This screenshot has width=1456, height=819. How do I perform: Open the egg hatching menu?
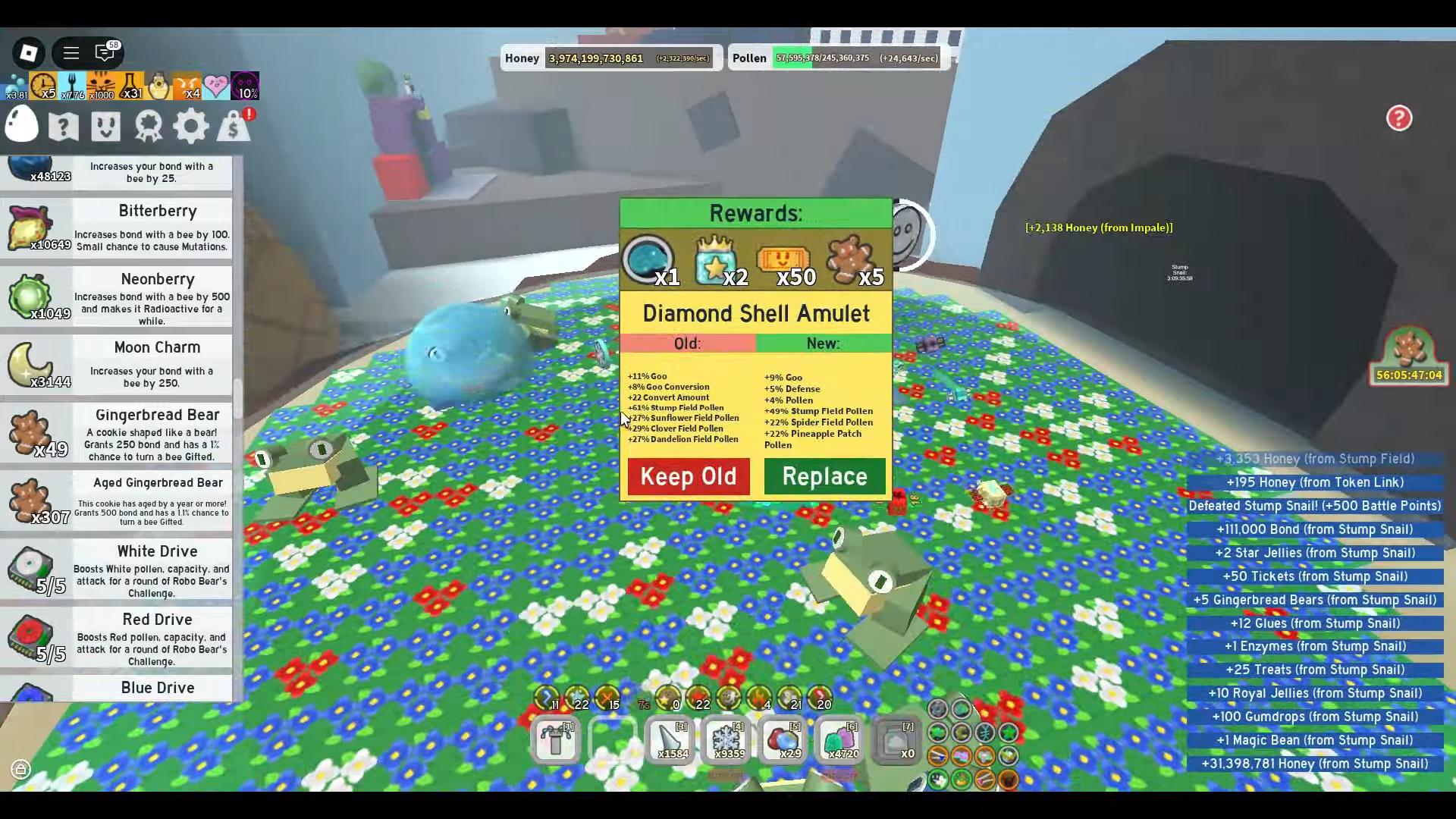[21, 125]
